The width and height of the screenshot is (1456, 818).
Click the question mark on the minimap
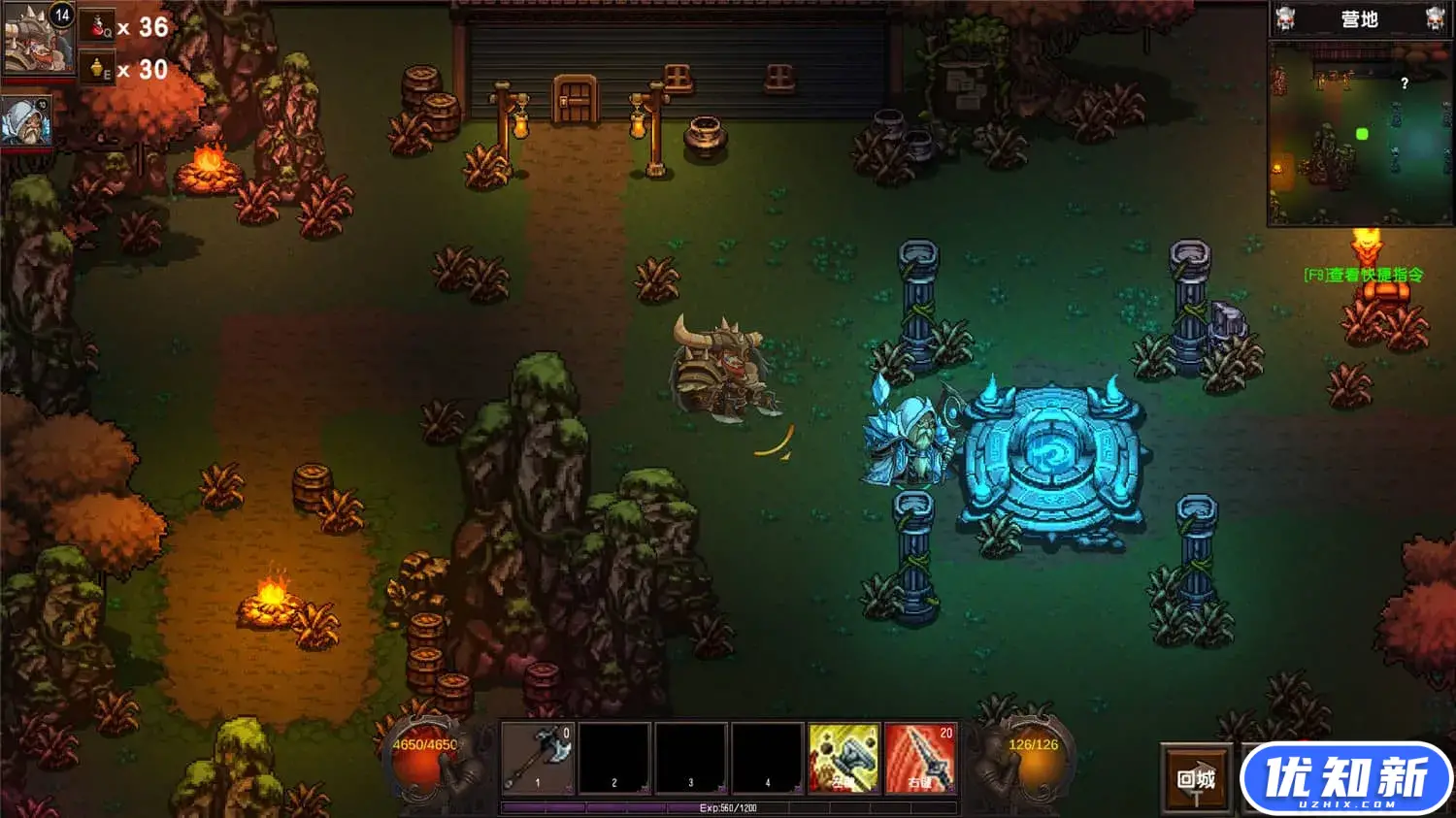(x=1404, y=84)
